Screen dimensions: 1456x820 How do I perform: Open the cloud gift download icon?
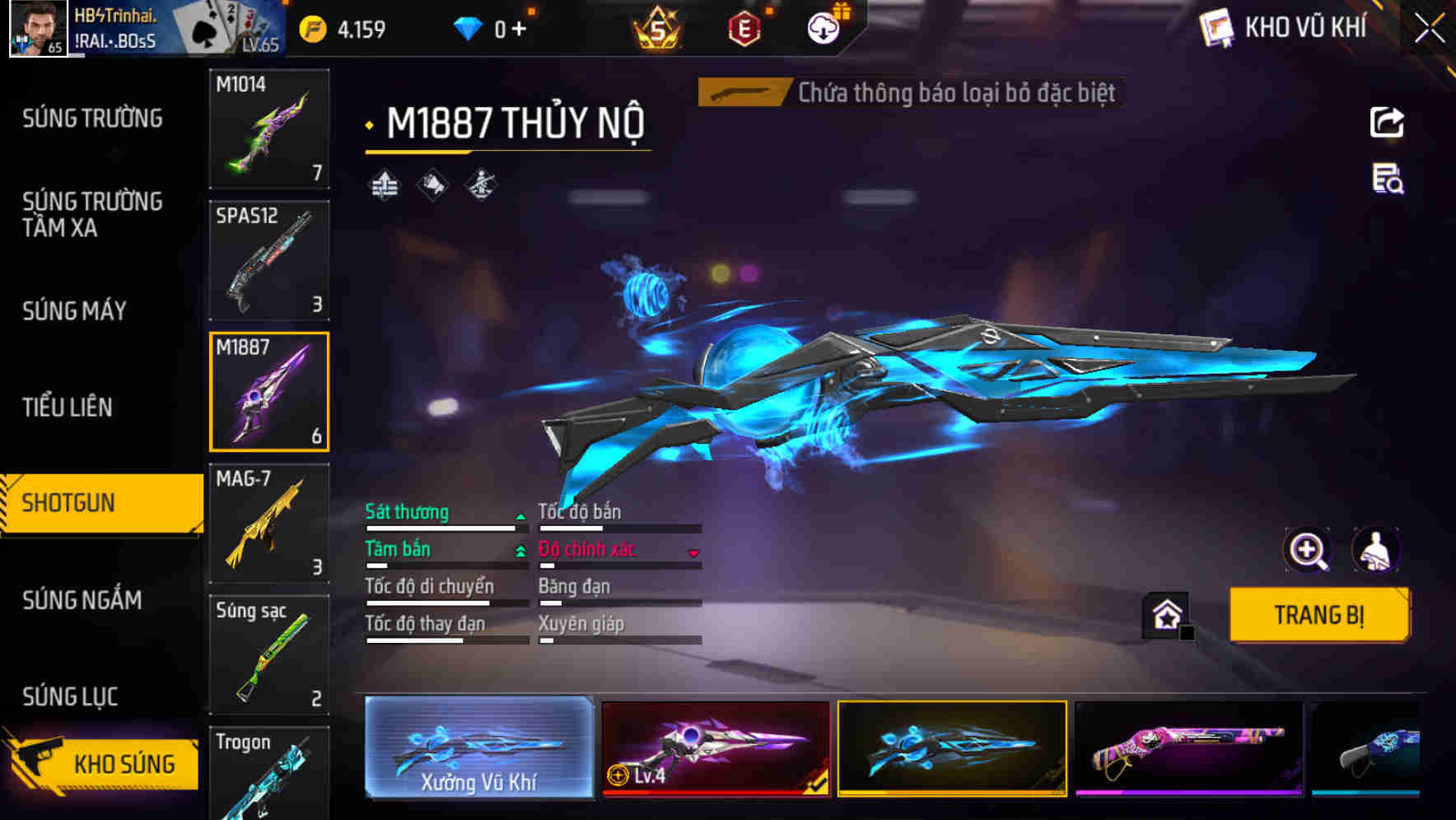823,27
